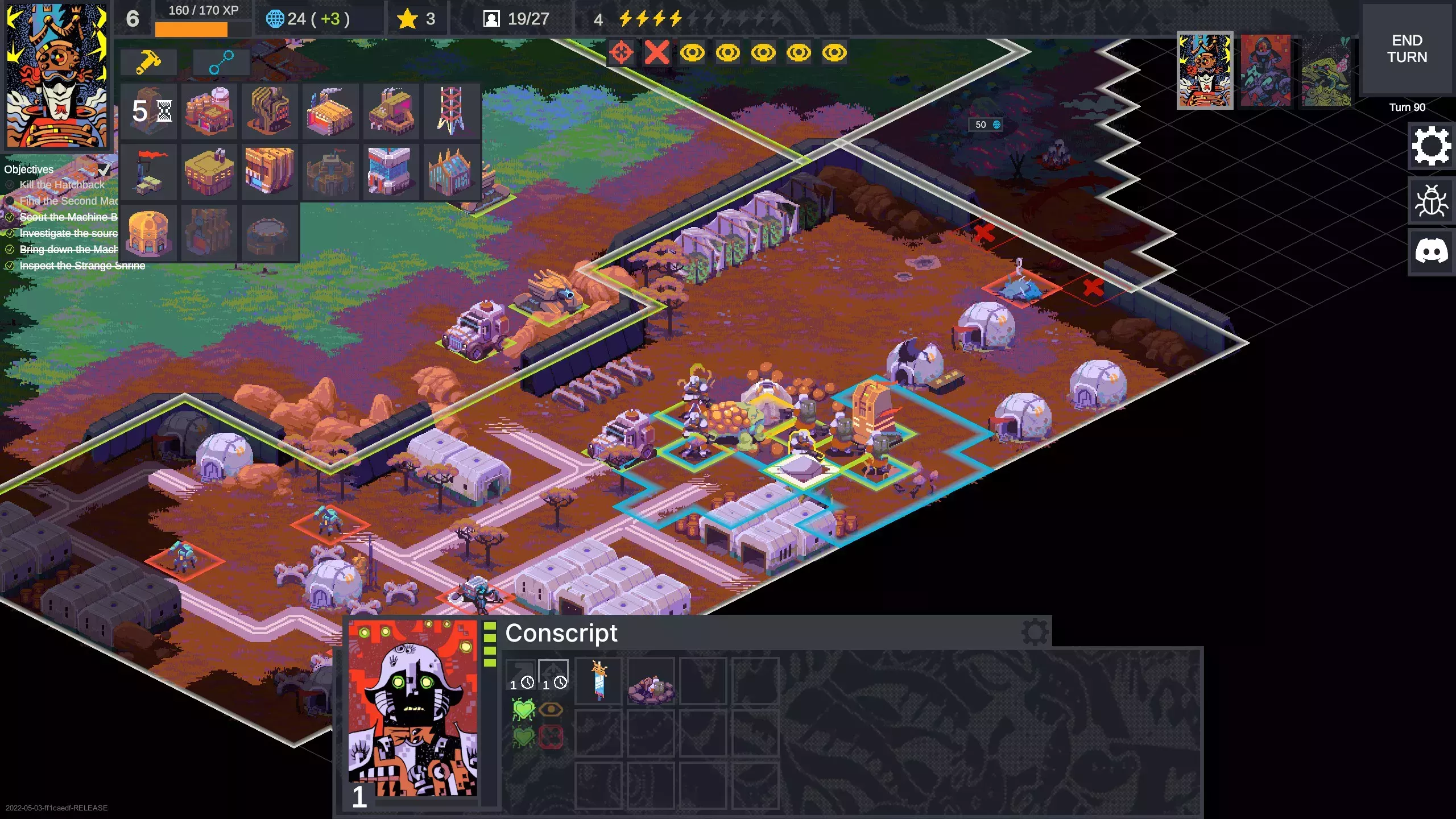
Task: Select the frog creature faction portrait
Action: [1326, 71]
